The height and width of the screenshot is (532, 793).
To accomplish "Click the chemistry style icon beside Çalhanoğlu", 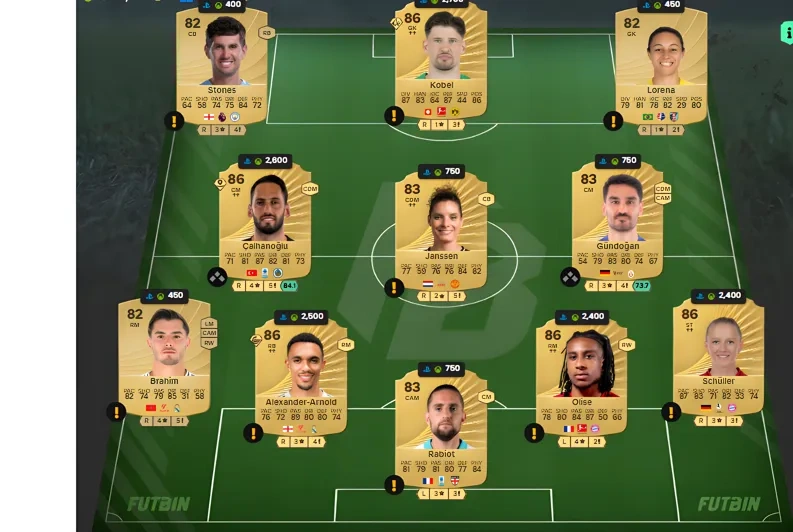I will tap(217, 277).
